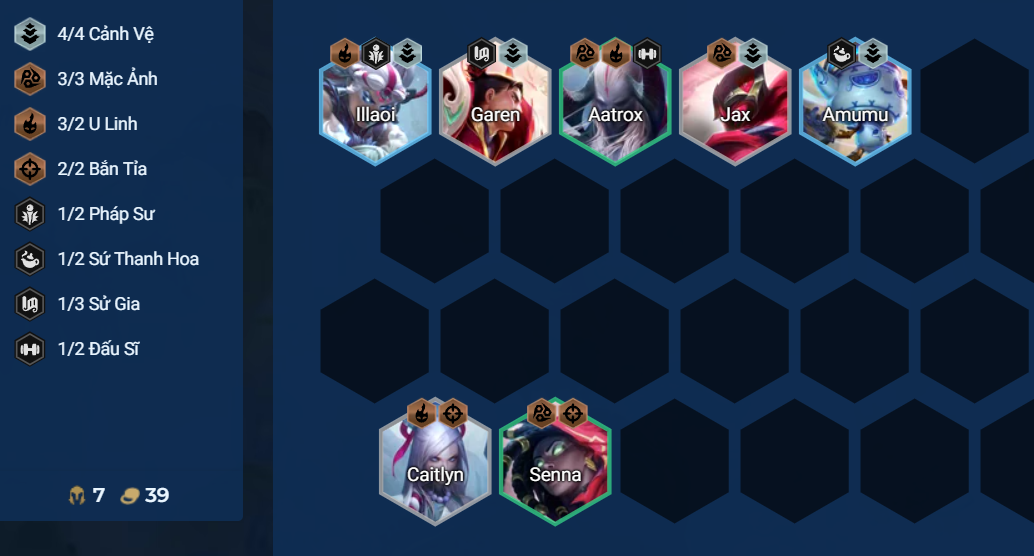
Task: Click the Senna champion hex
Action: pos(555,468)
